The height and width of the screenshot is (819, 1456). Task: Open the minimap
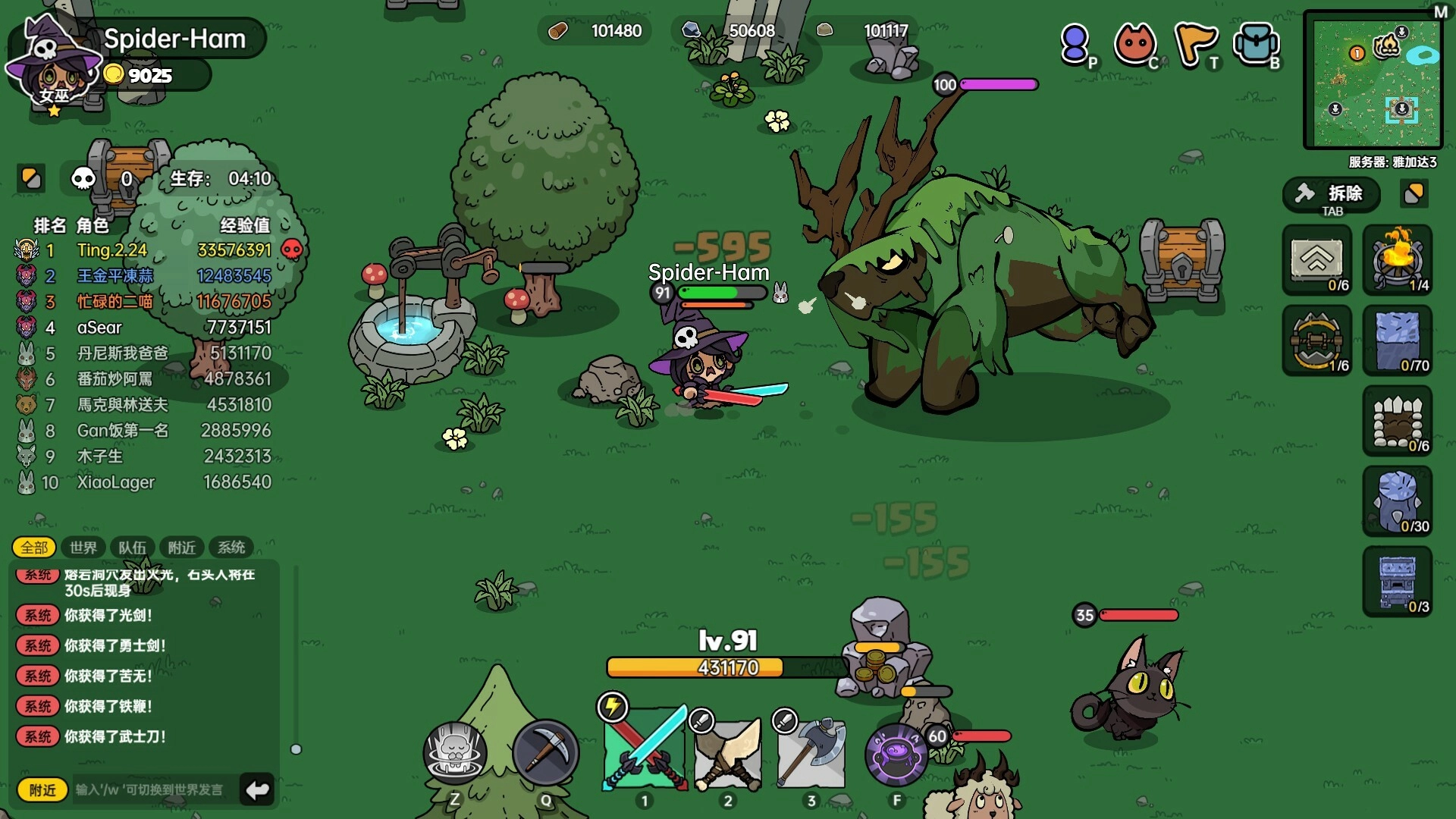click(1373, 80)
